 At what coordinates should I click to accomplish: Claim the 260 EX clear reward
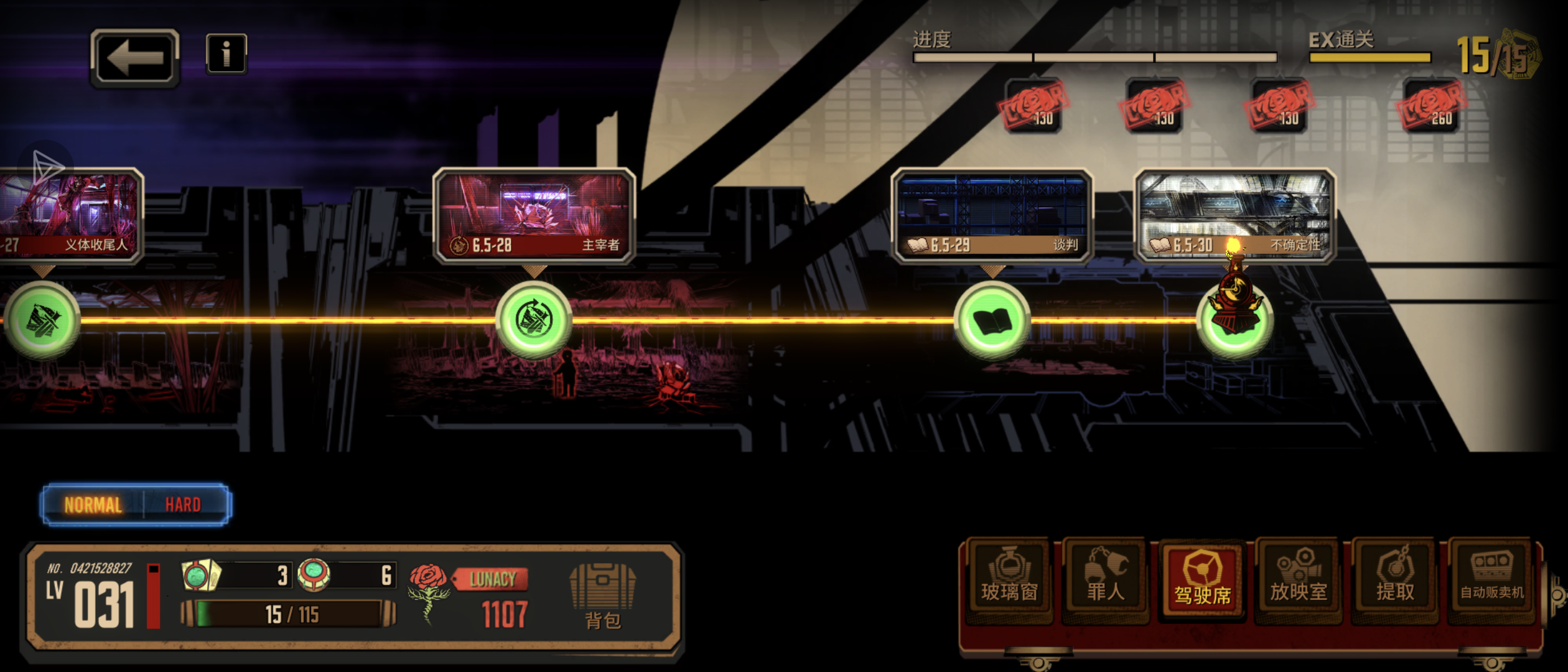coord(1432,106)
